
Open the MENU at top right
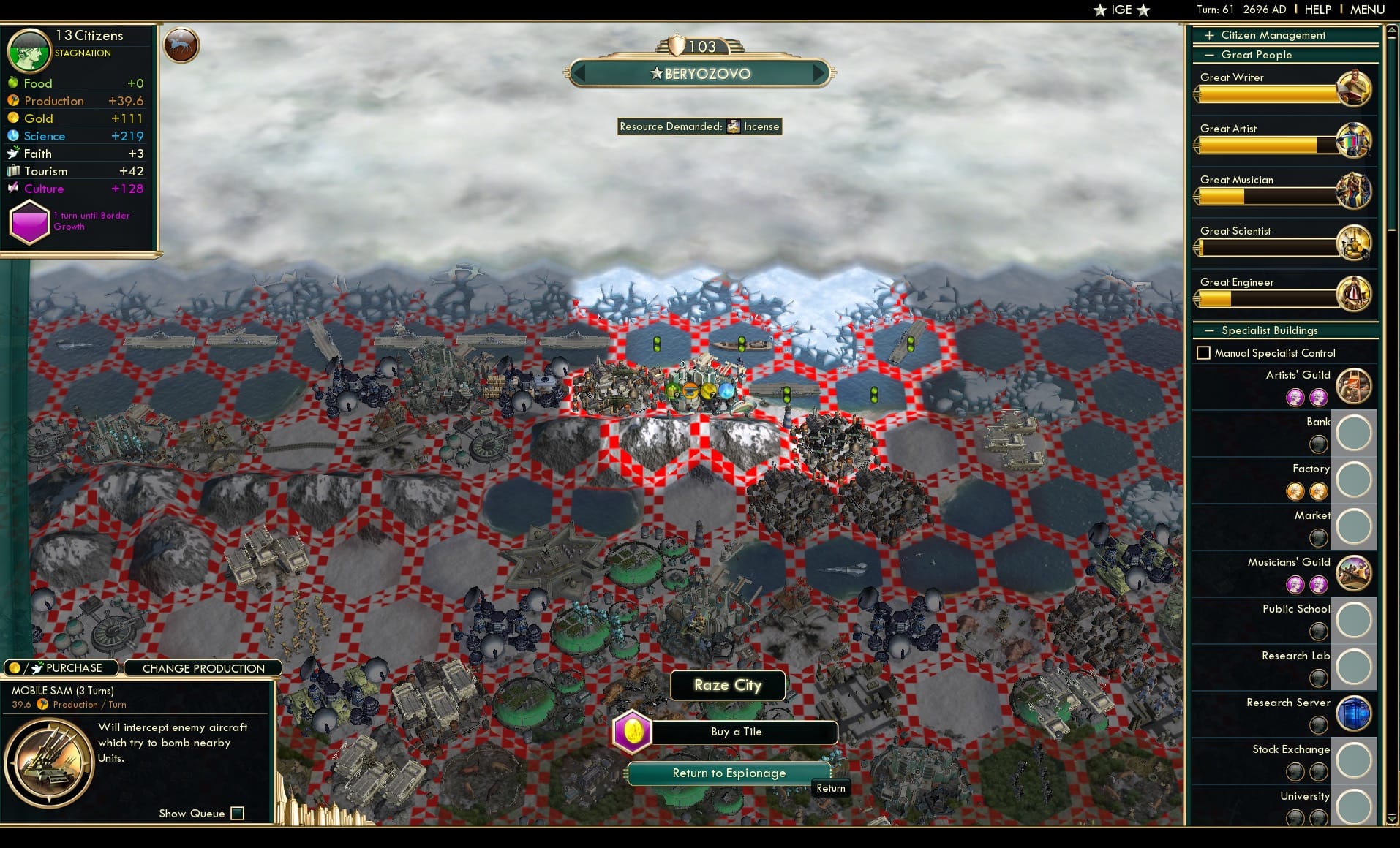point(1366,10)
